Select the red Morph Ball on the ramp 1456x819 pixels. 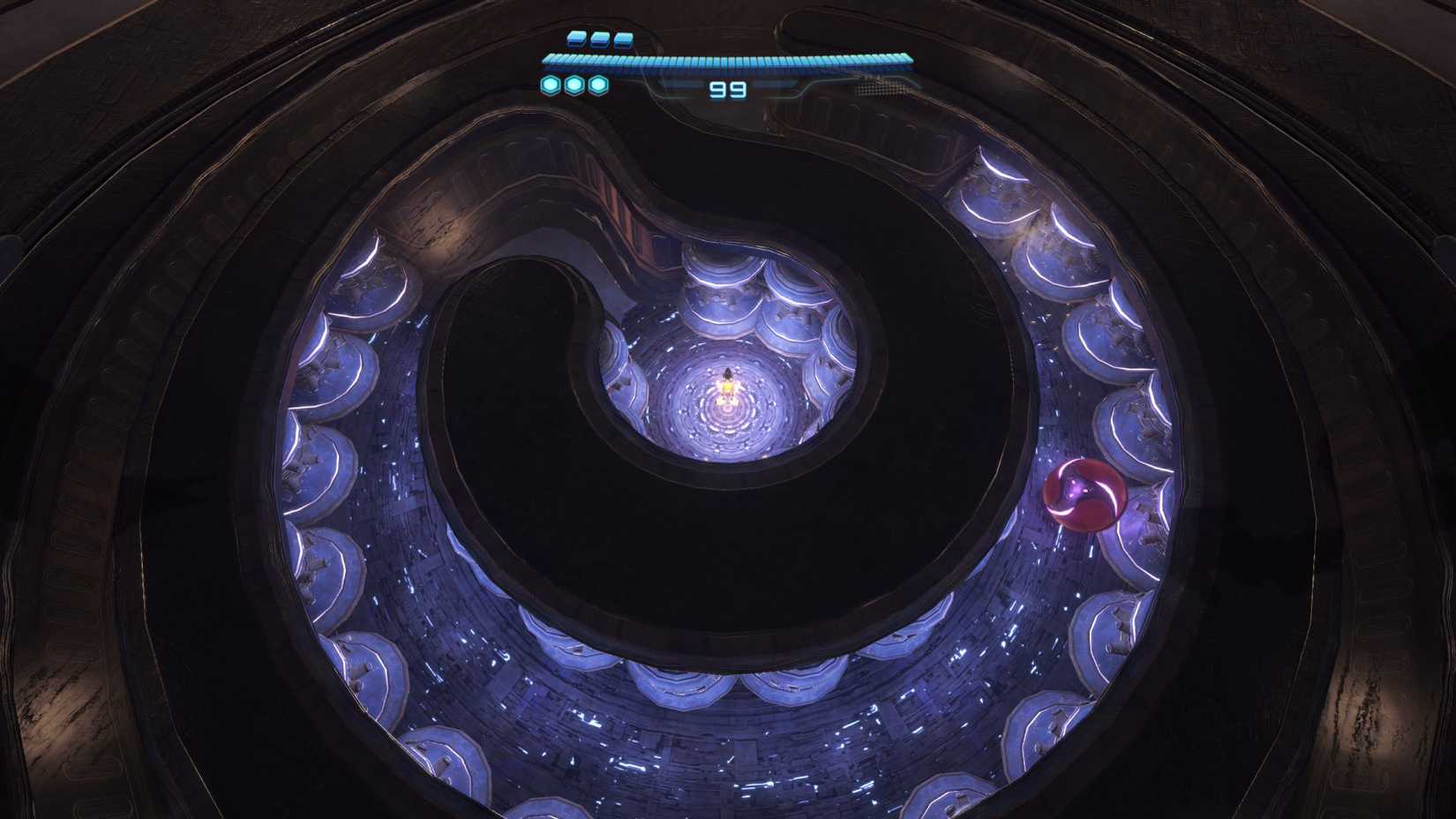(1084, 494)
